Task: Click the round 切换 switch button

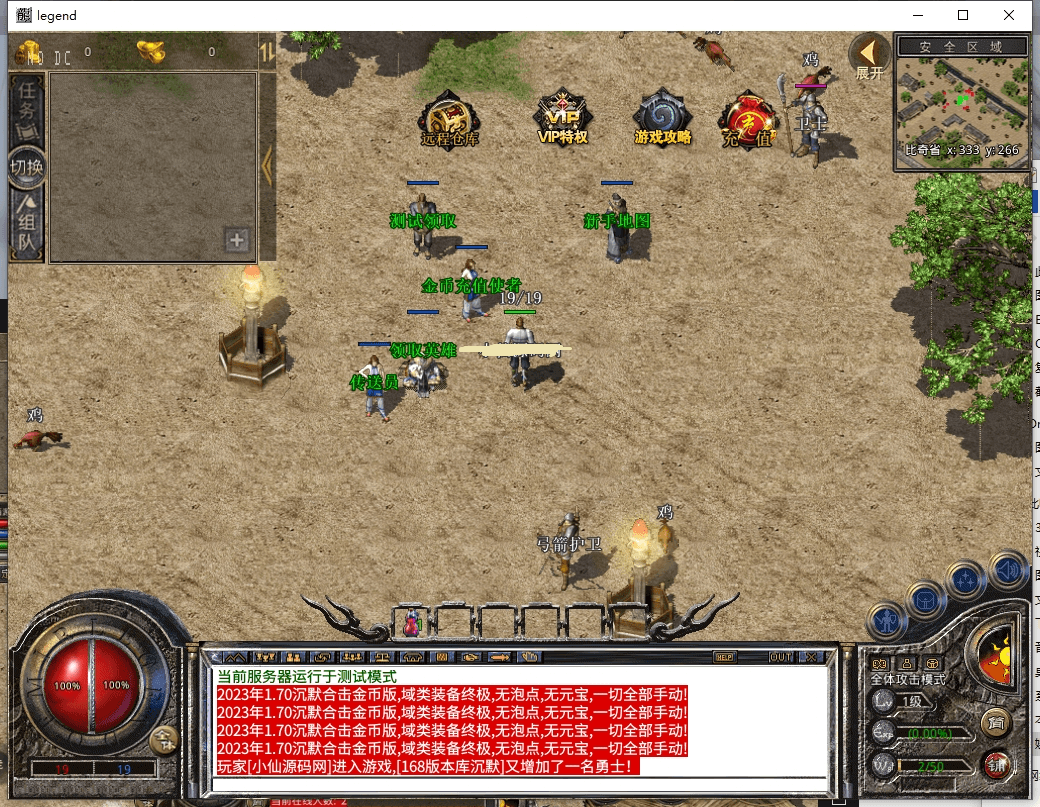Action: pos(27,167)
